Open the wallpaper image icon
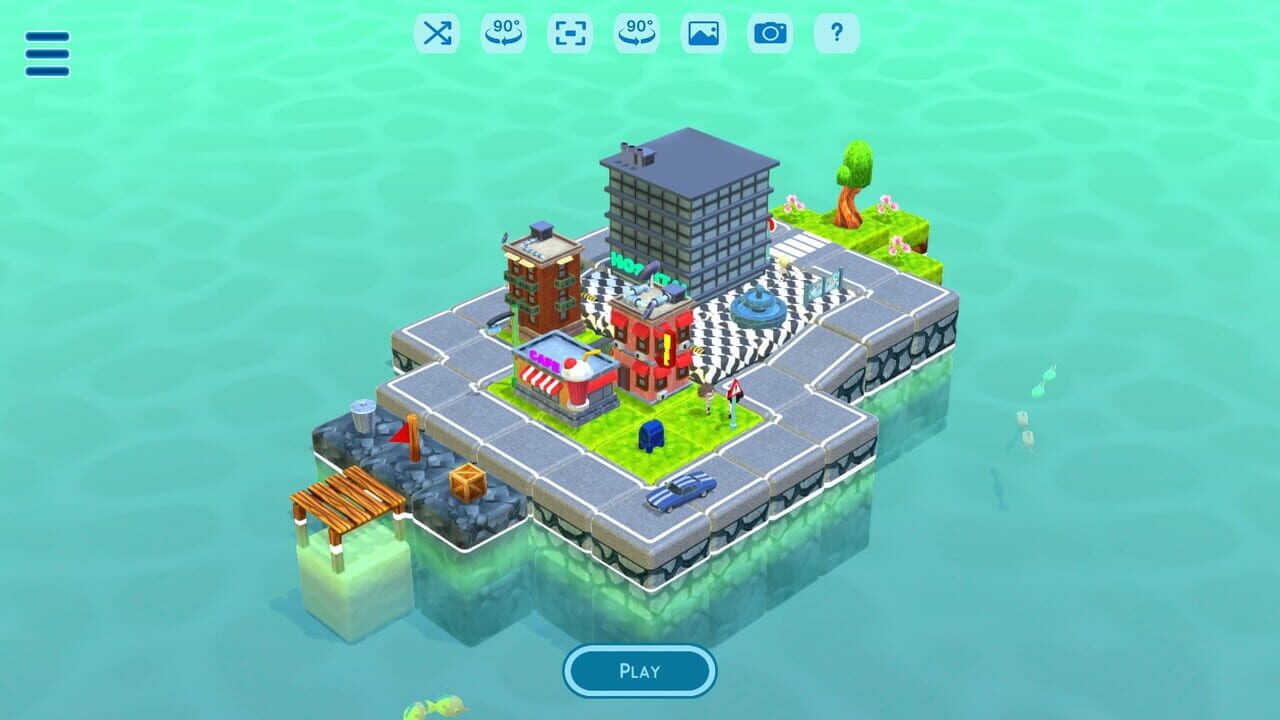This screenshot has width=1280, height=720. 704,33
